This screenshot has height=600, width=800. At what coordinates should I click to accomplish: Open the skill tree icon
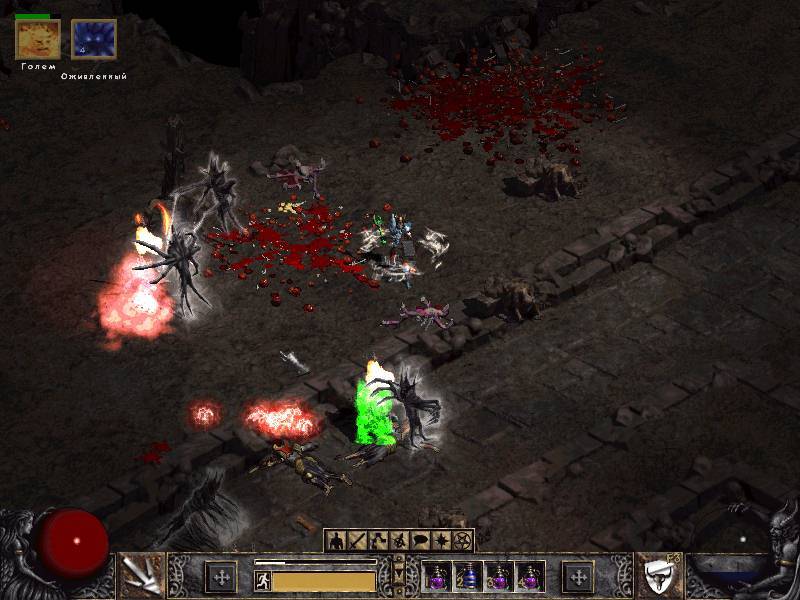pos(378,541)
